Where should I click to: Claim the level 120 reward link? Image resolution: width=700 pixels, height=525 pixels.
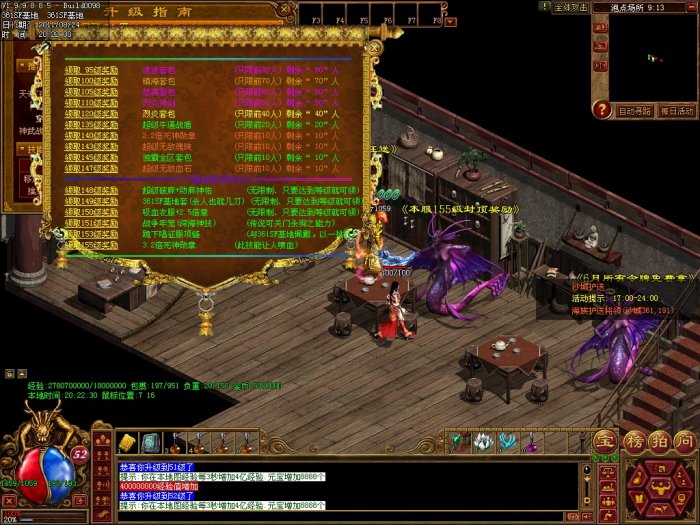click(x=91, y=114)
